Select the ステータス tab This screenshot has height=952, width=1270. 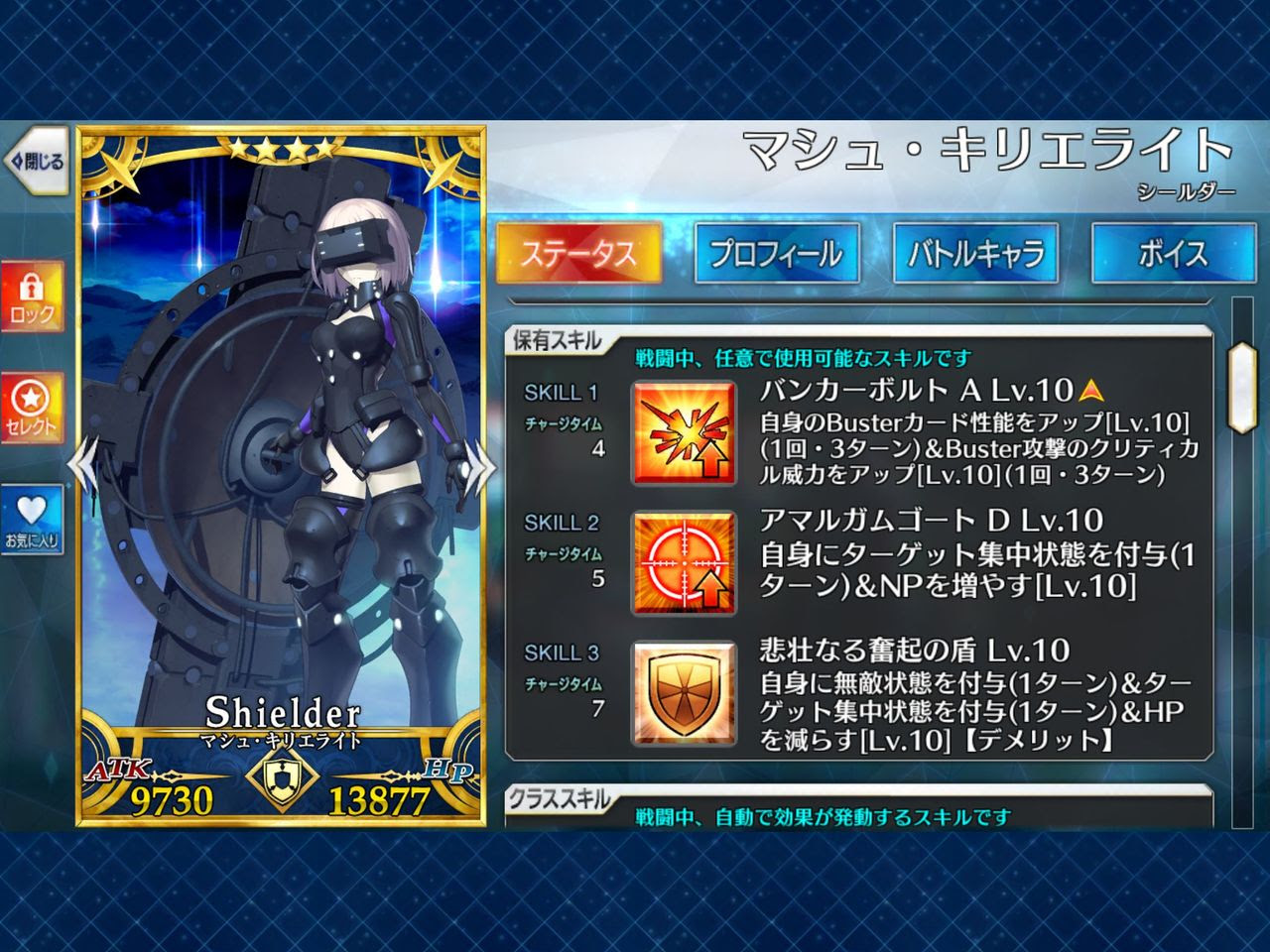point(579,254)
